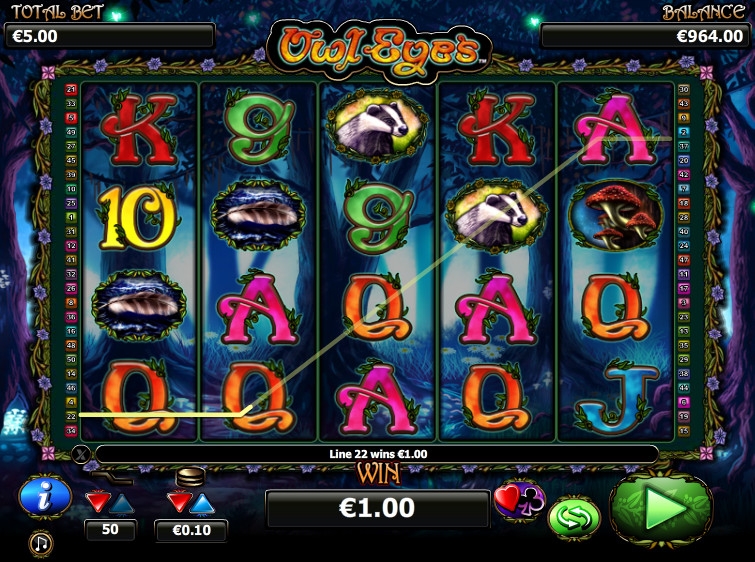Open the blue info paytable button

45,496
